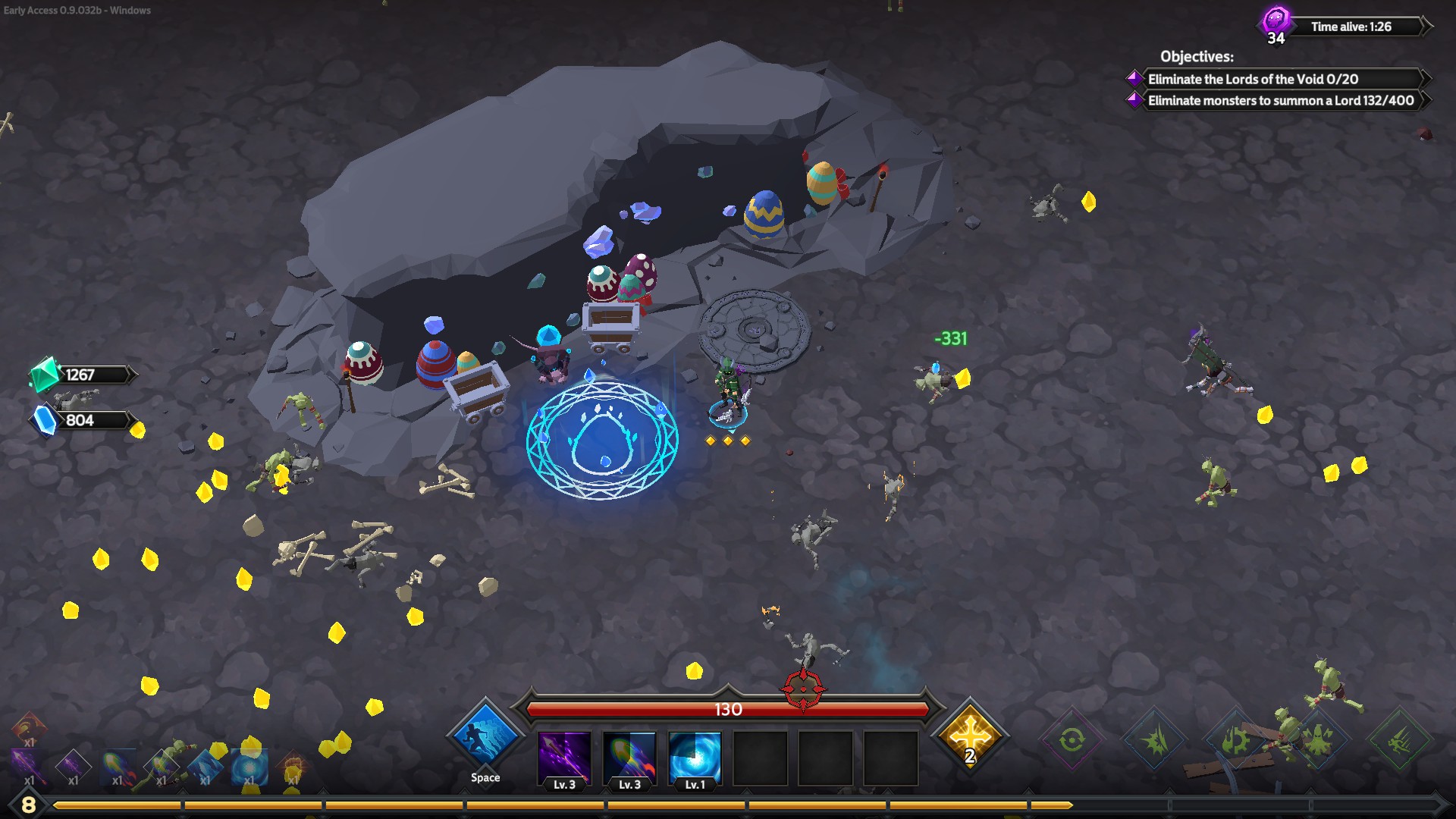The image size is (1456, 819).
Task: Click the blue crystal currency icon
Action: pos(45,420)
